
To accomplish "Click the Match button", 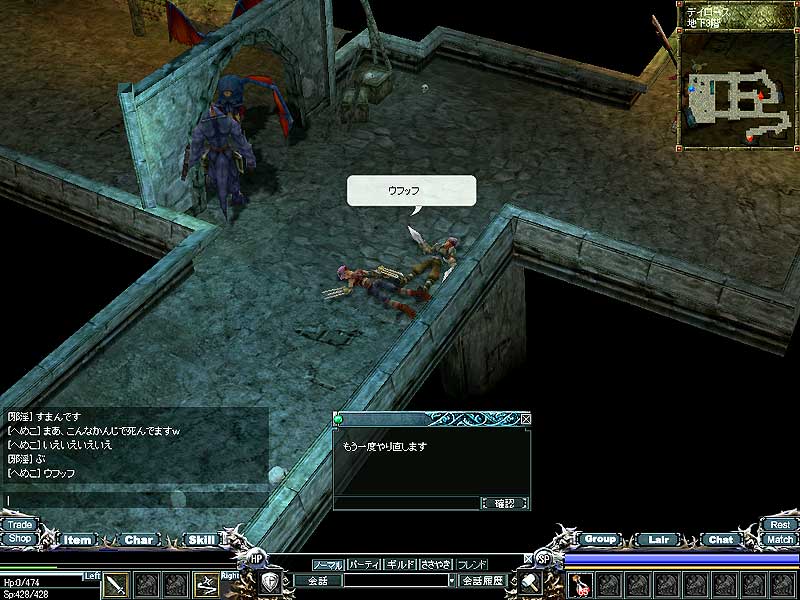I will pos(780,539).
